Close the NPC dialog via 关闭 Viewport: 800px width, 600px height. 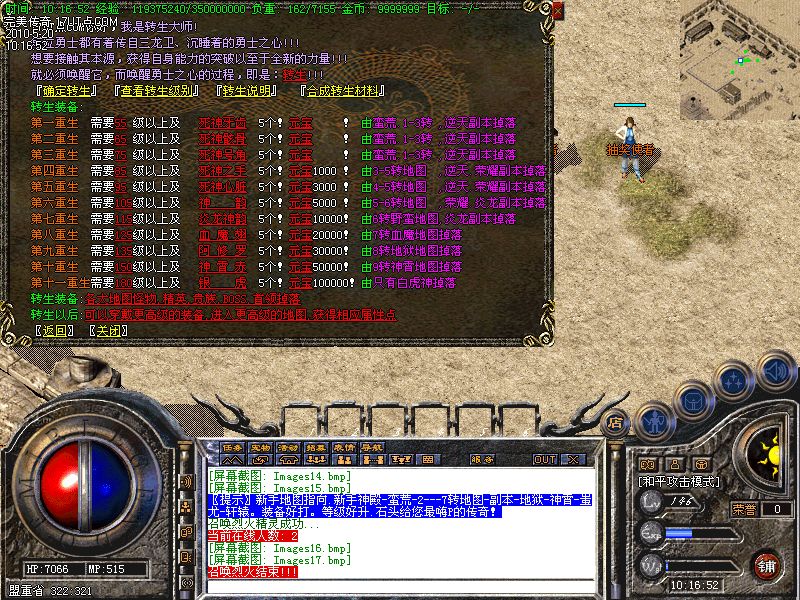click(x=110, y=330)
